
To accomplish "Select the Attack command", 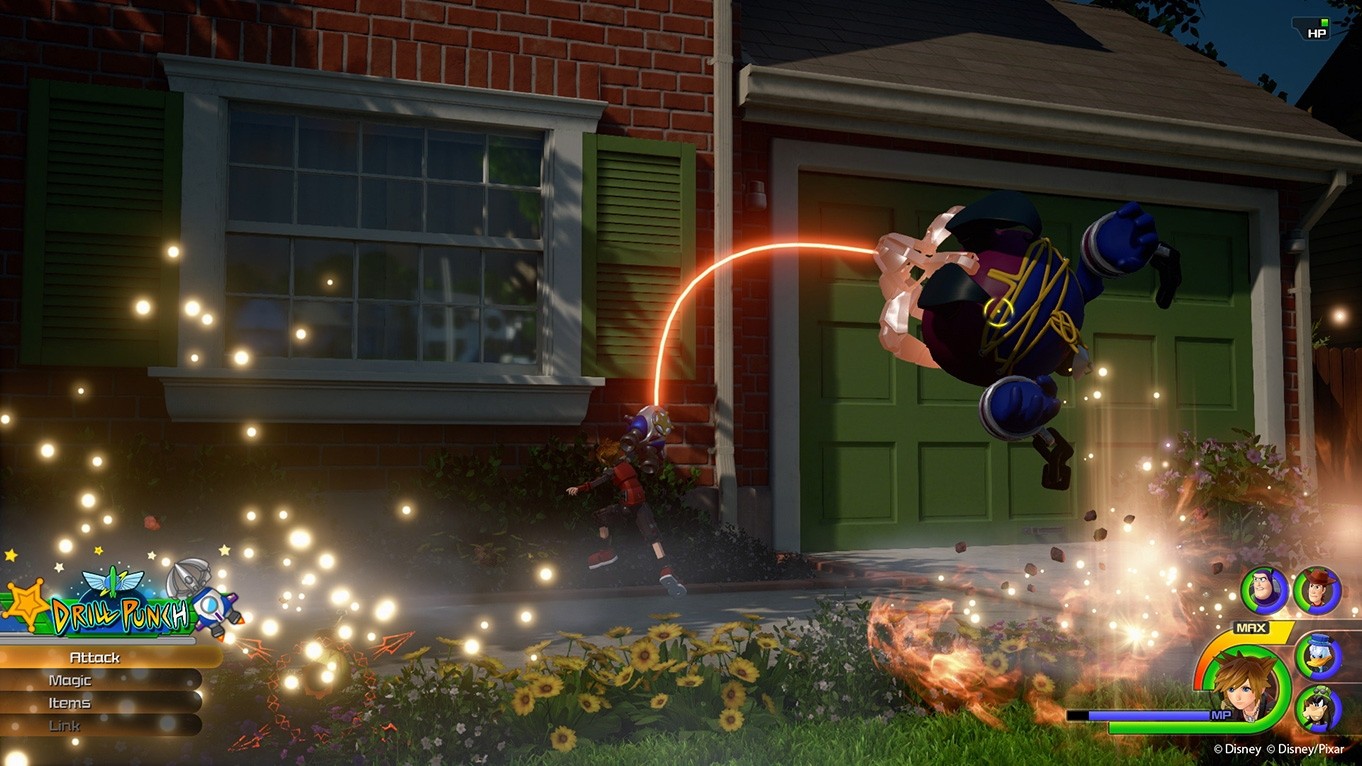I will 97,657.
